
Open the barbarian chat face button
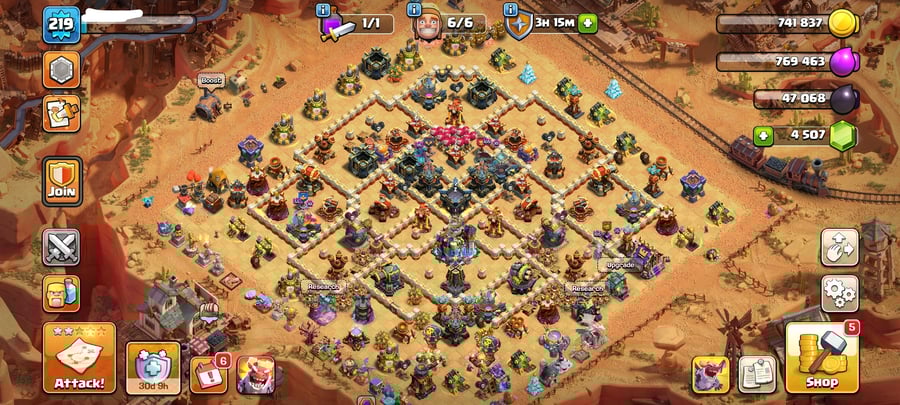coord(61,294)
